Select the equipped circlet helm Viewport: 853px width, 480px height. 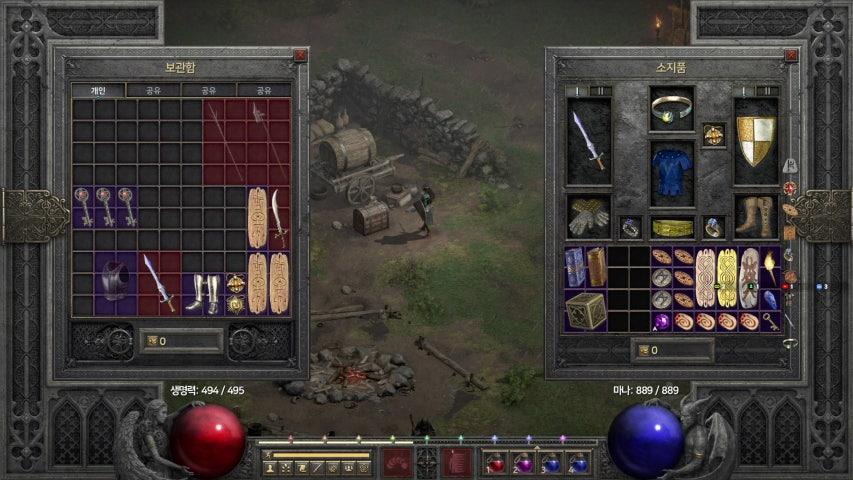(672, 108)
